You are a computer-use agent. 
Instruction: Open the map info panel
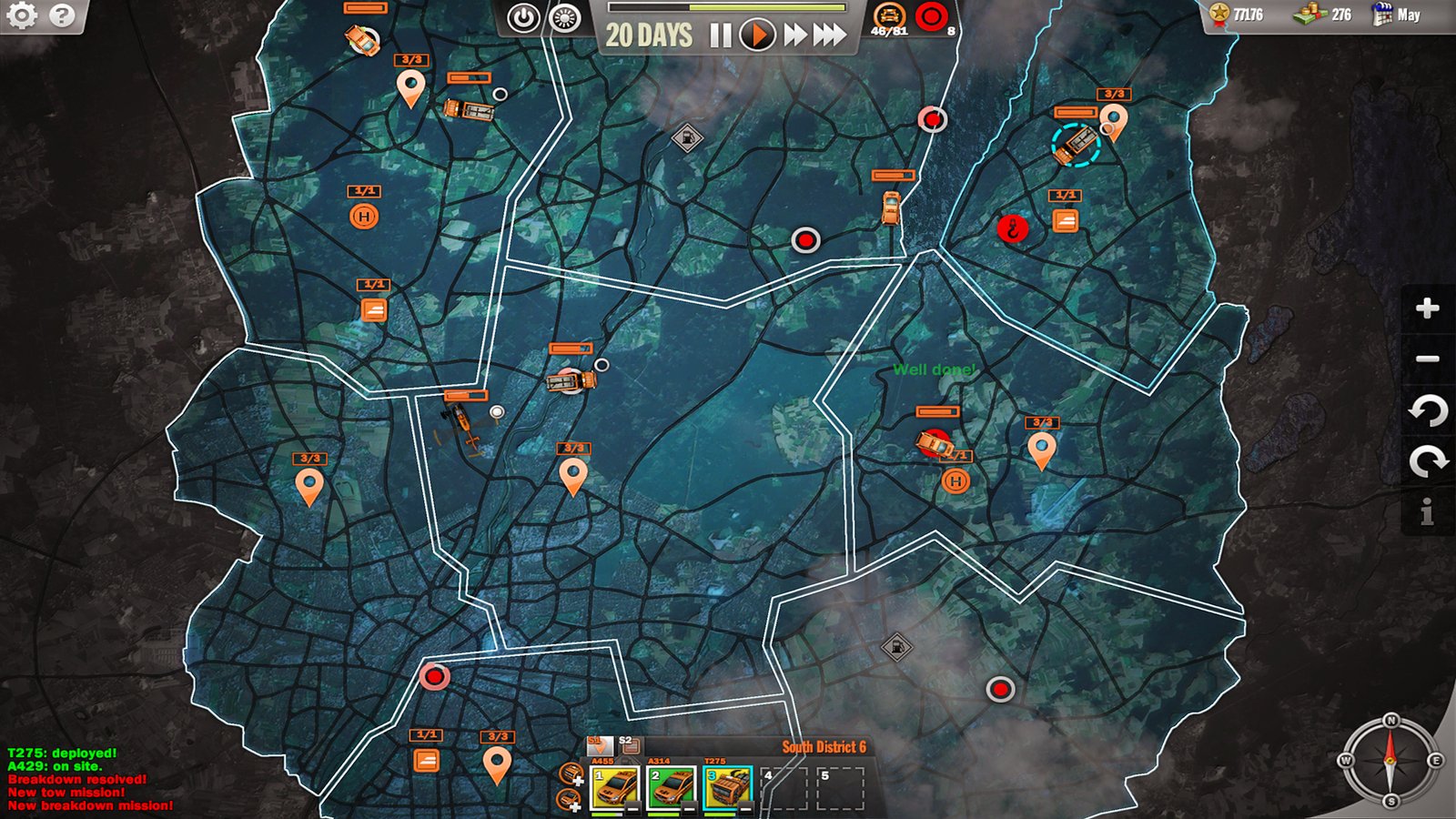click(1427, 511)
